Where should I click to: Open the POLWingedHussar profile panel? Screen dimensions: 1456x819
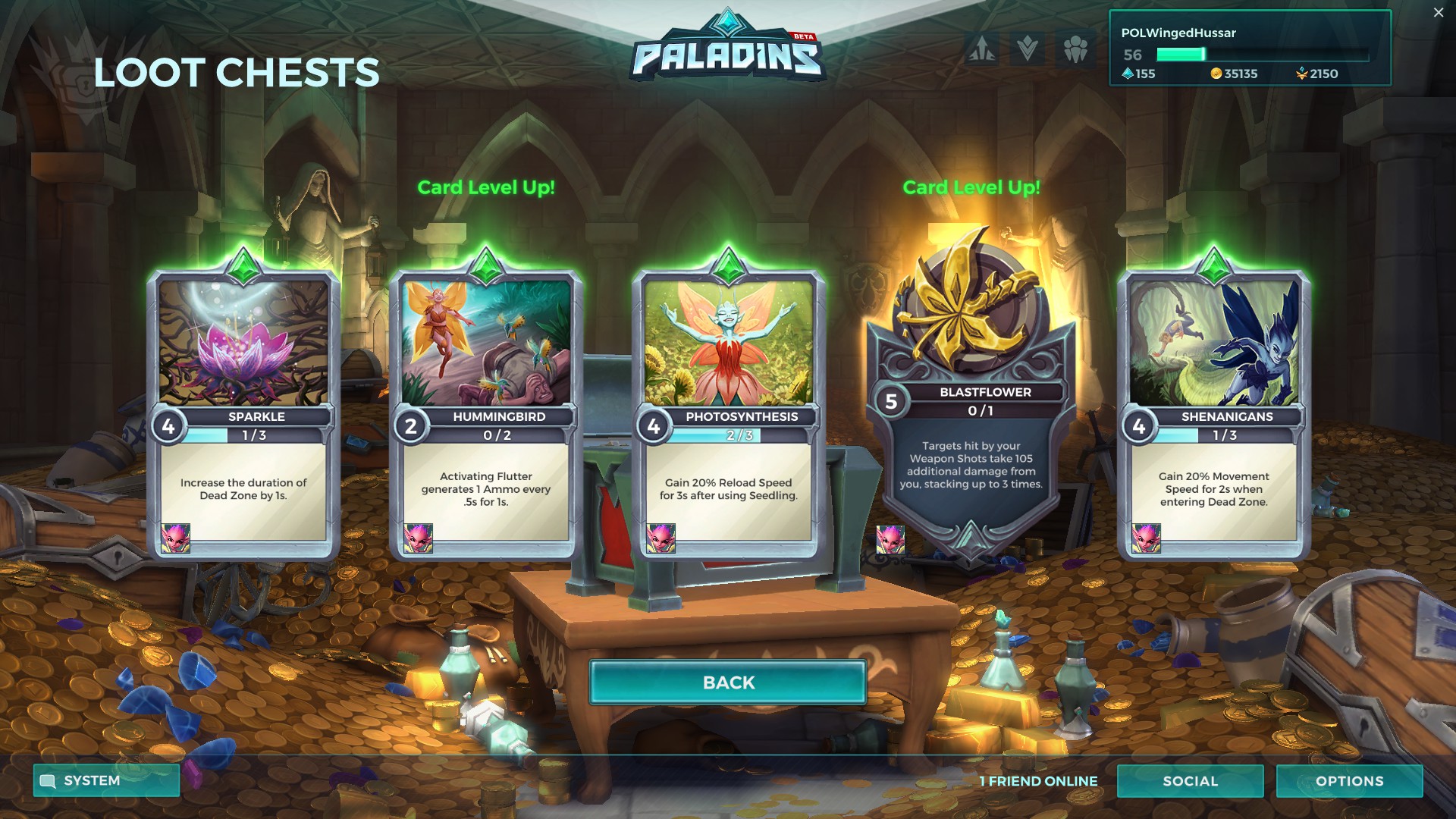tap(1250, 49)
